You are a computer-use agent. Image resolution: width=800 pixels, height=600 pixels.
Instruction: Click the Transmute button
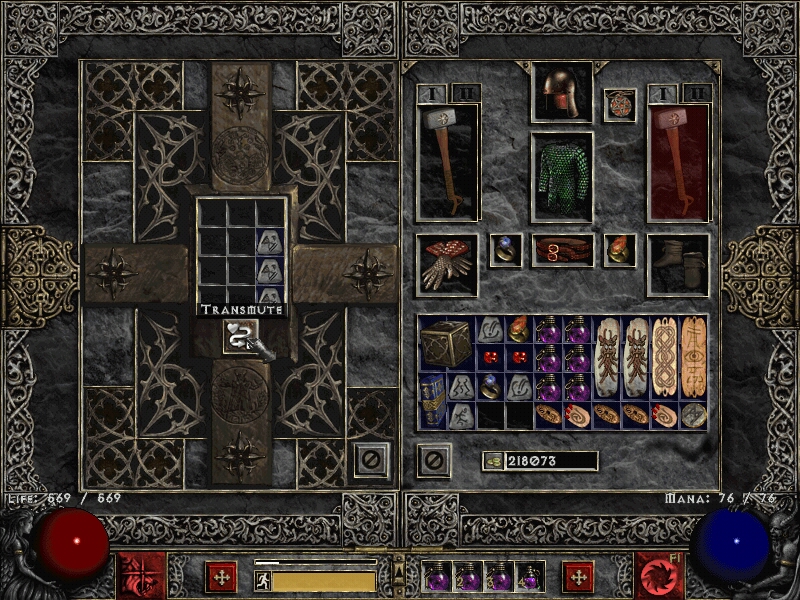pyautogui.click(x=237, y=337)
